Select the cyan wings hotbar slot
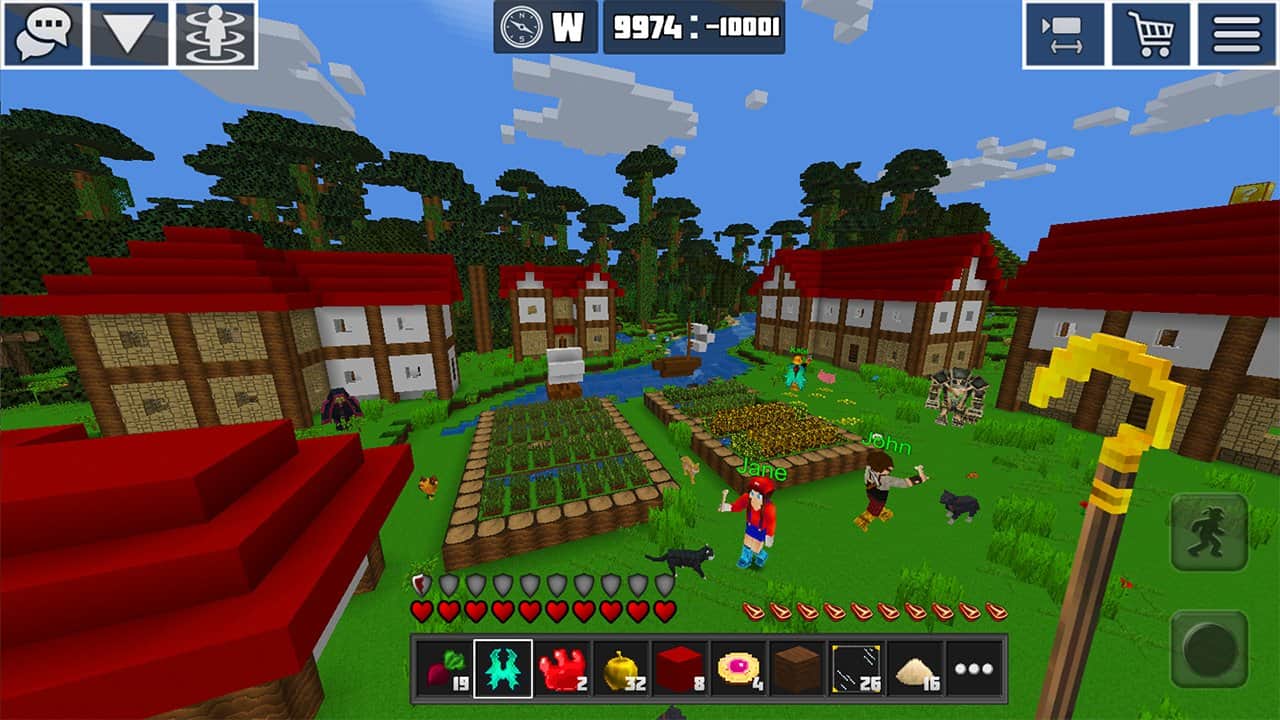The width and height of the screenshot is (1280, 720). click(x=502, y=668)
